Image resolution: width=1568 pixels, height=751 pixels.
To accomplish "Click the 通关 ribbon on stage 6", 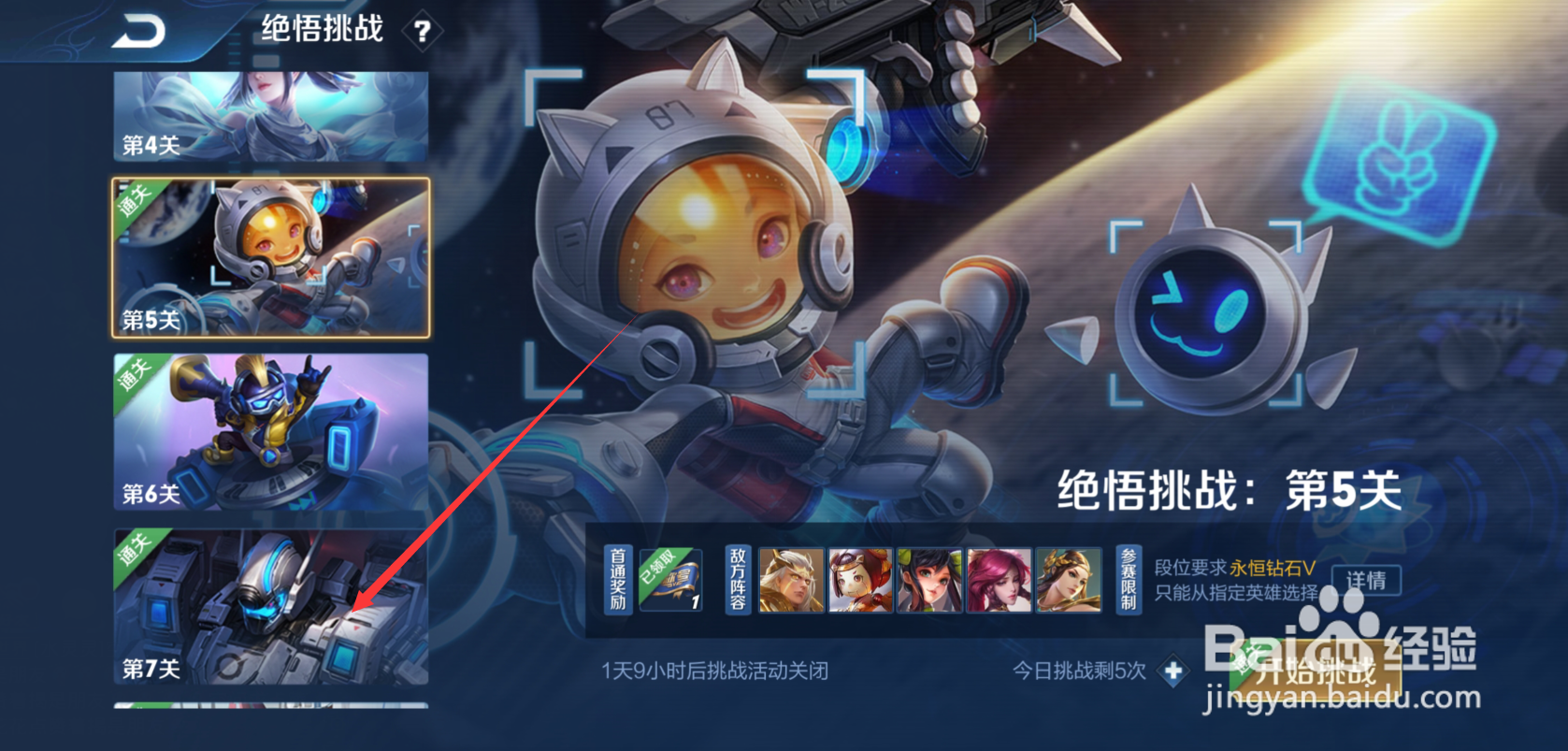I will click(135, 372).
